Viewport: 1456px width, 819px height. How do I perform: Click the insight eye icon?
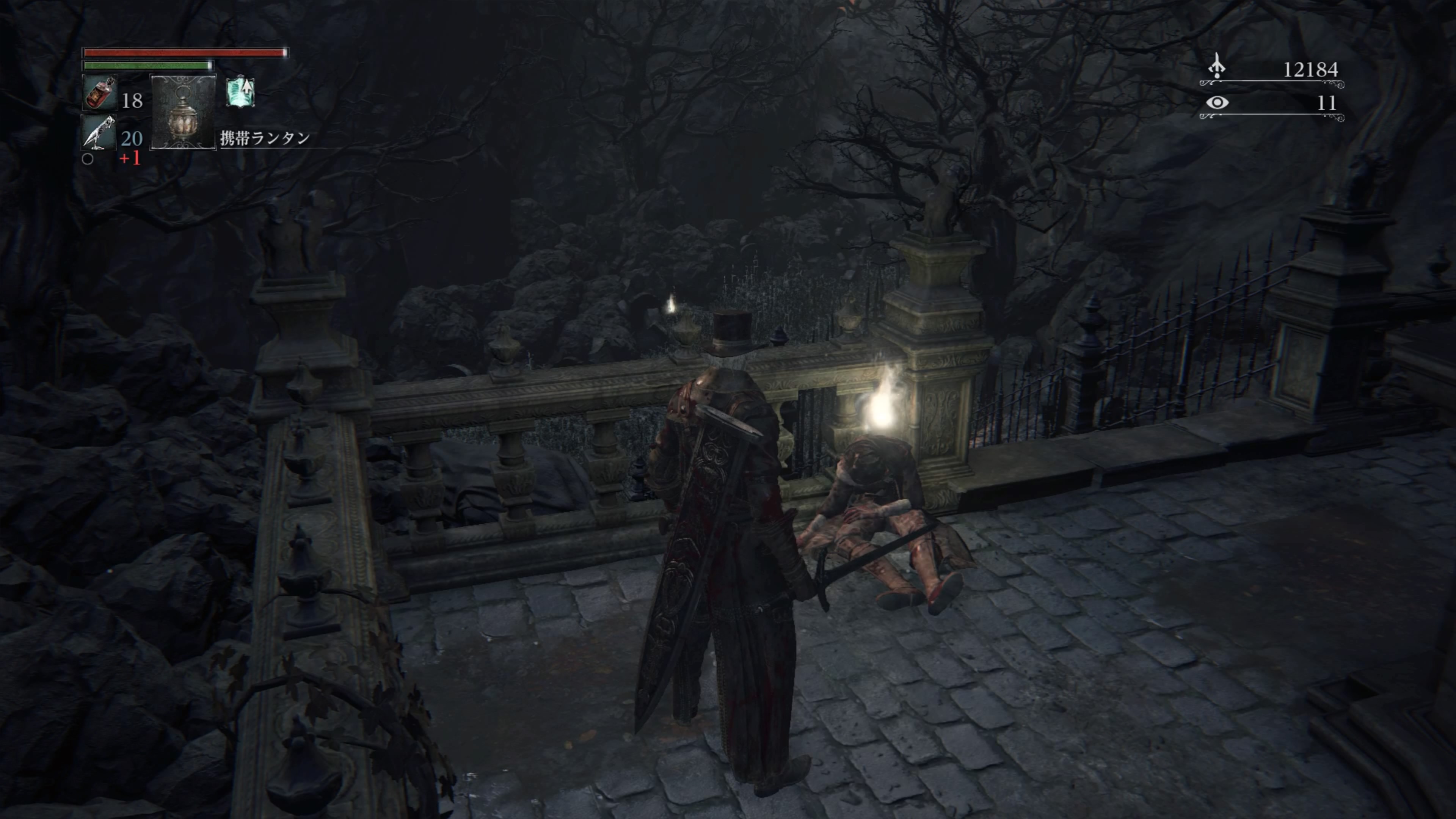(x=1217, y=102)
